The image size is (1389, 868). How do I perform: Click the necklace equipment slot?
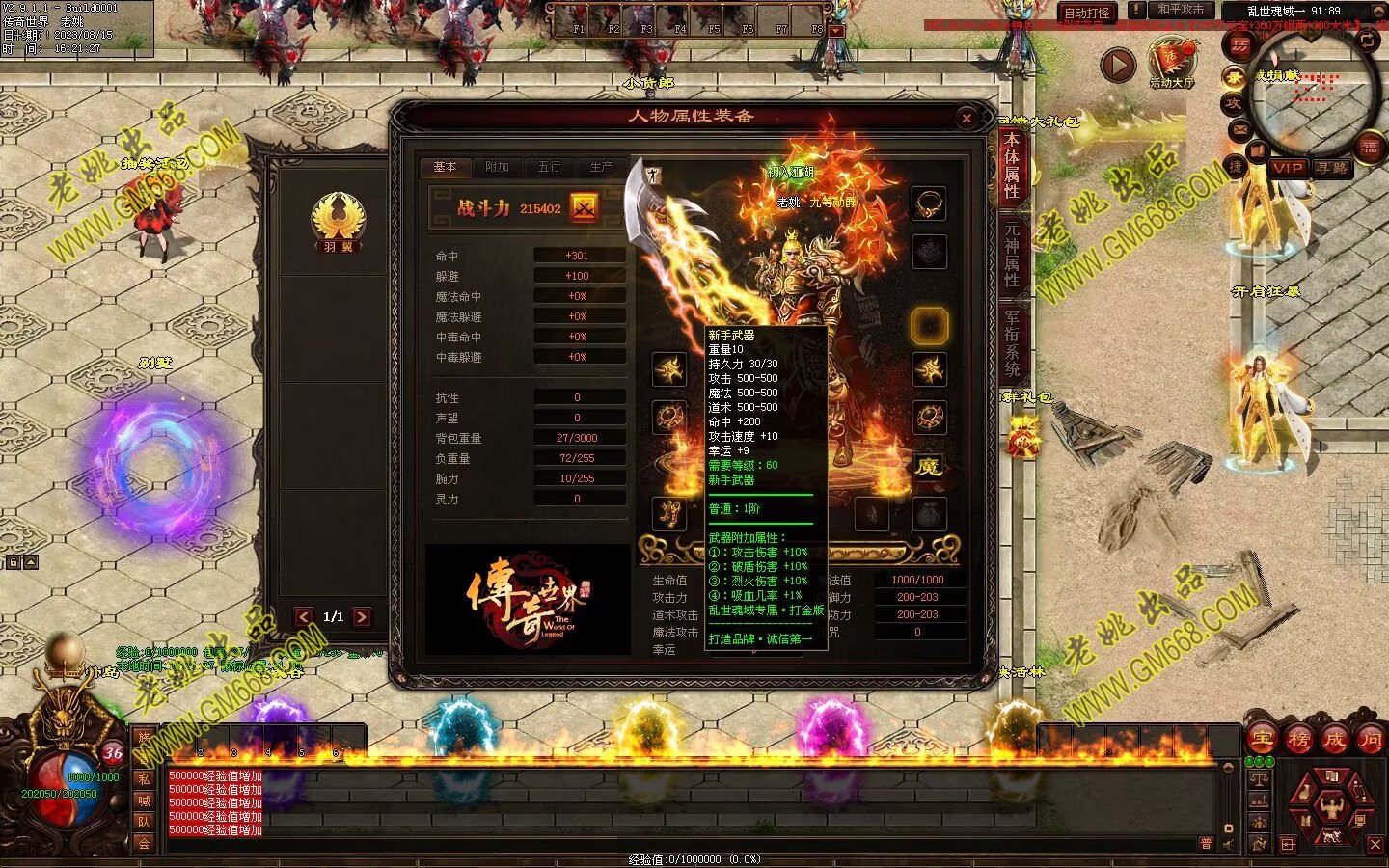pyautogui.click(x=929, y=203)
